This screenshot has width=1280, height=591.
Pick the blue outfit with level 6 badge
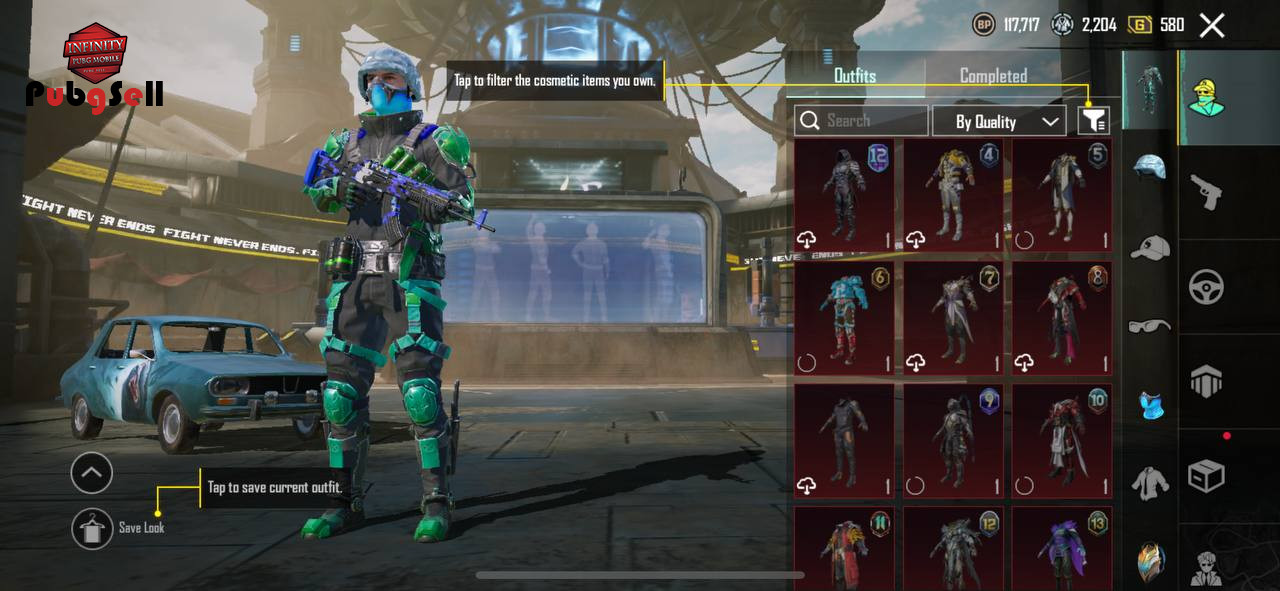(844, 318)
